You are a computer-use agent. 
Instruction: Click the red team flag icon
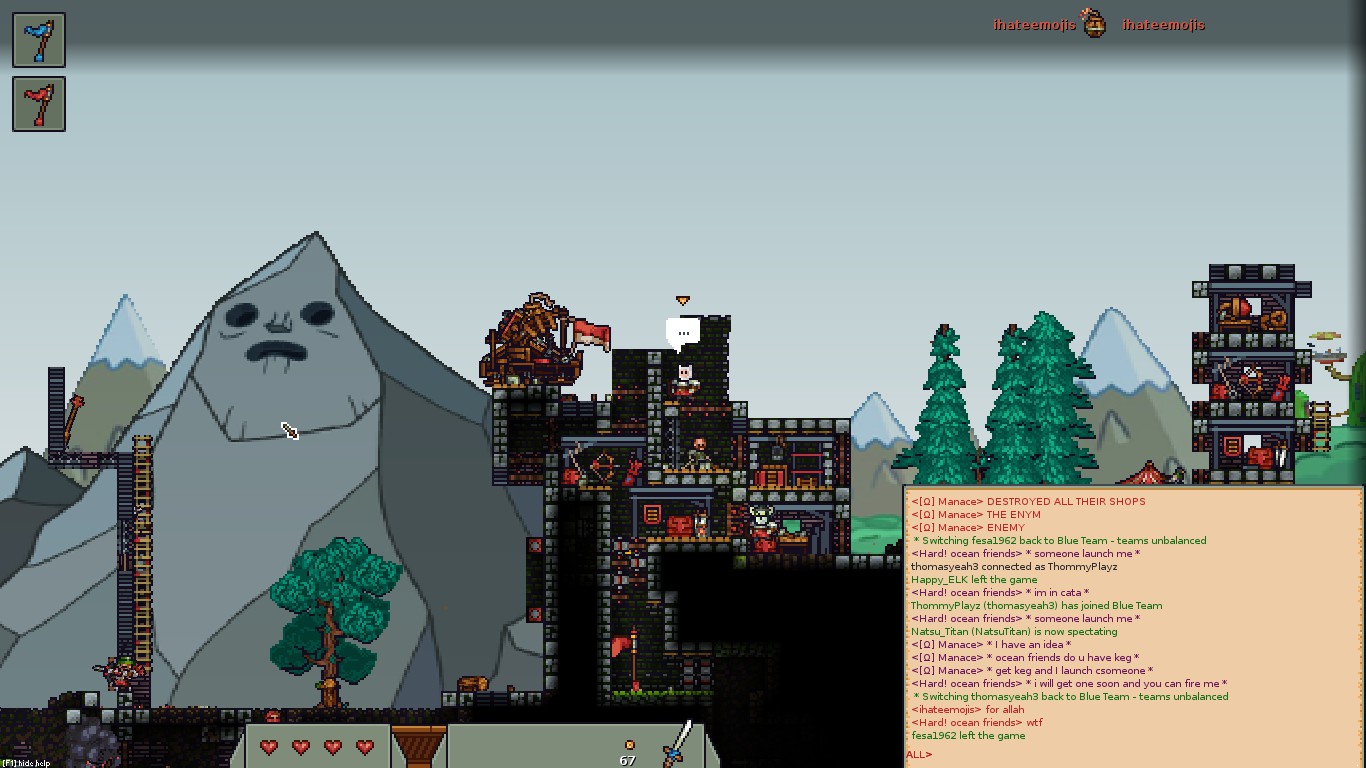click(39, 104)
